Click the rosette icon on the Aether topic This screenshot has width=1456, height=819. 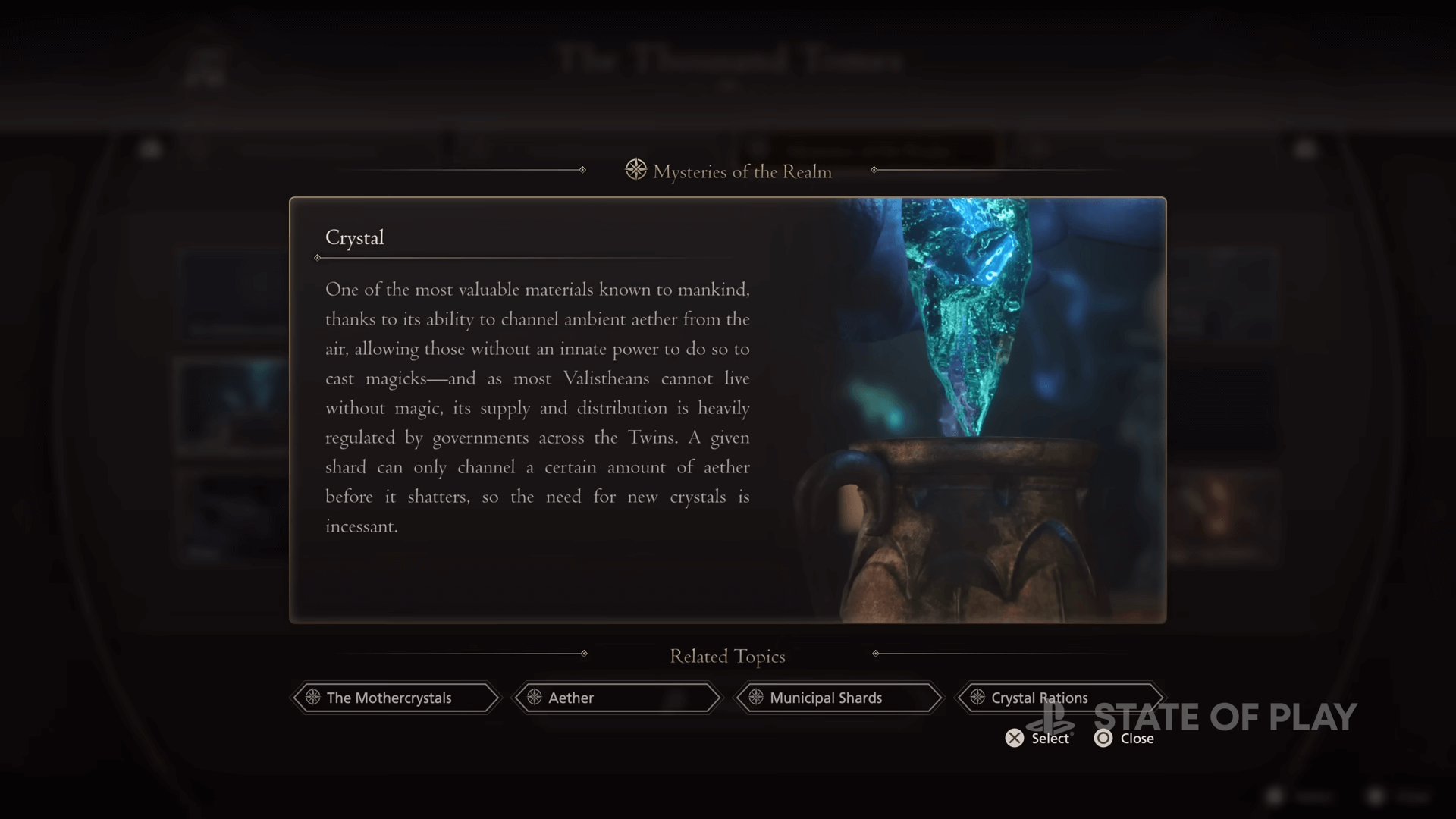point(535,698)
